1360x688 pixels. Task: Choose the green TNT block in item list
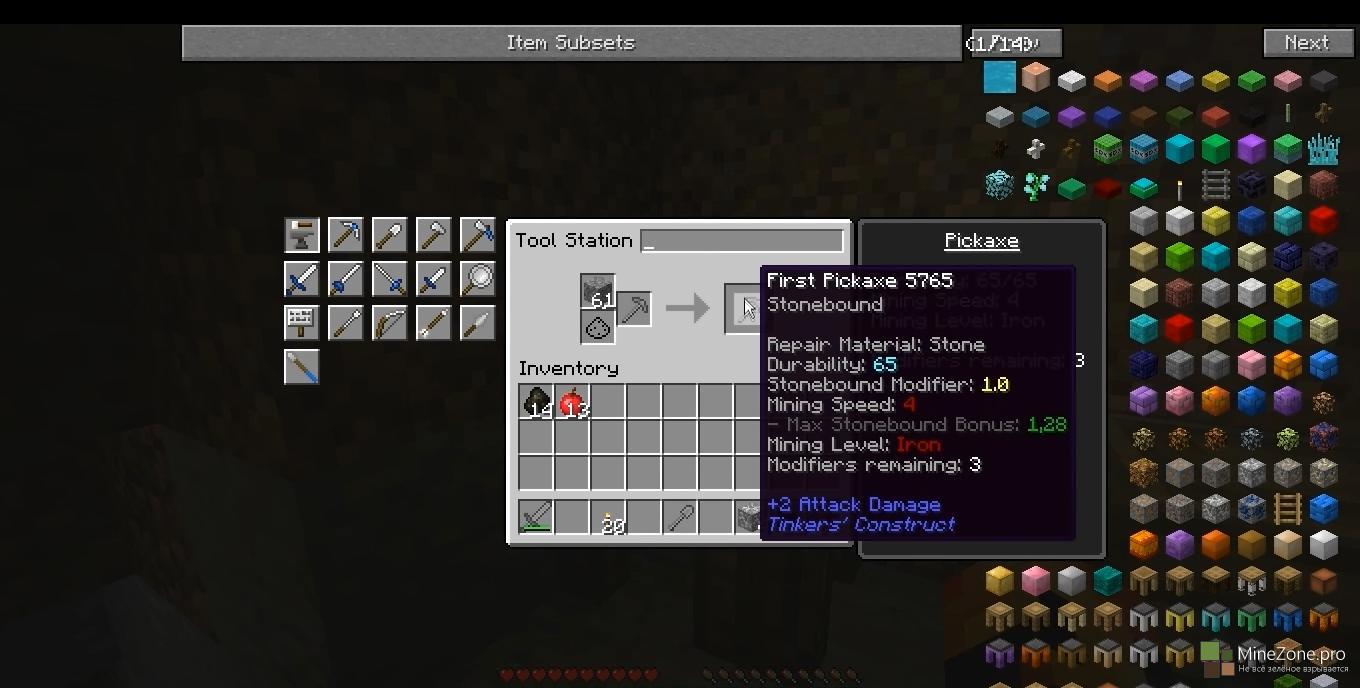pos(1107,149)
